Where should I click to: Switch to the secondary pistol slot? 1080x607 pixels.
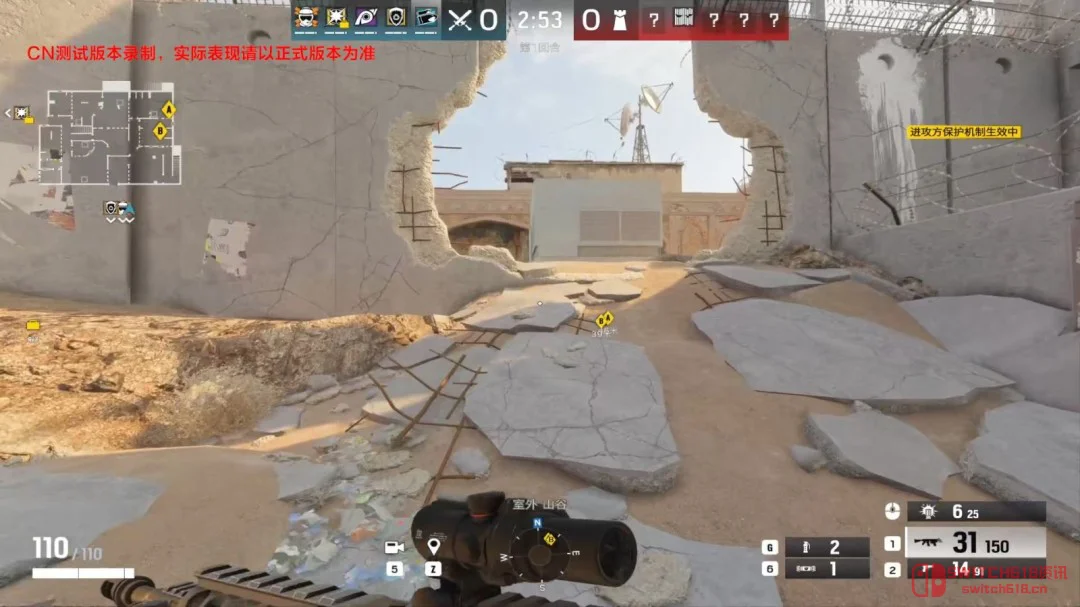975,571
